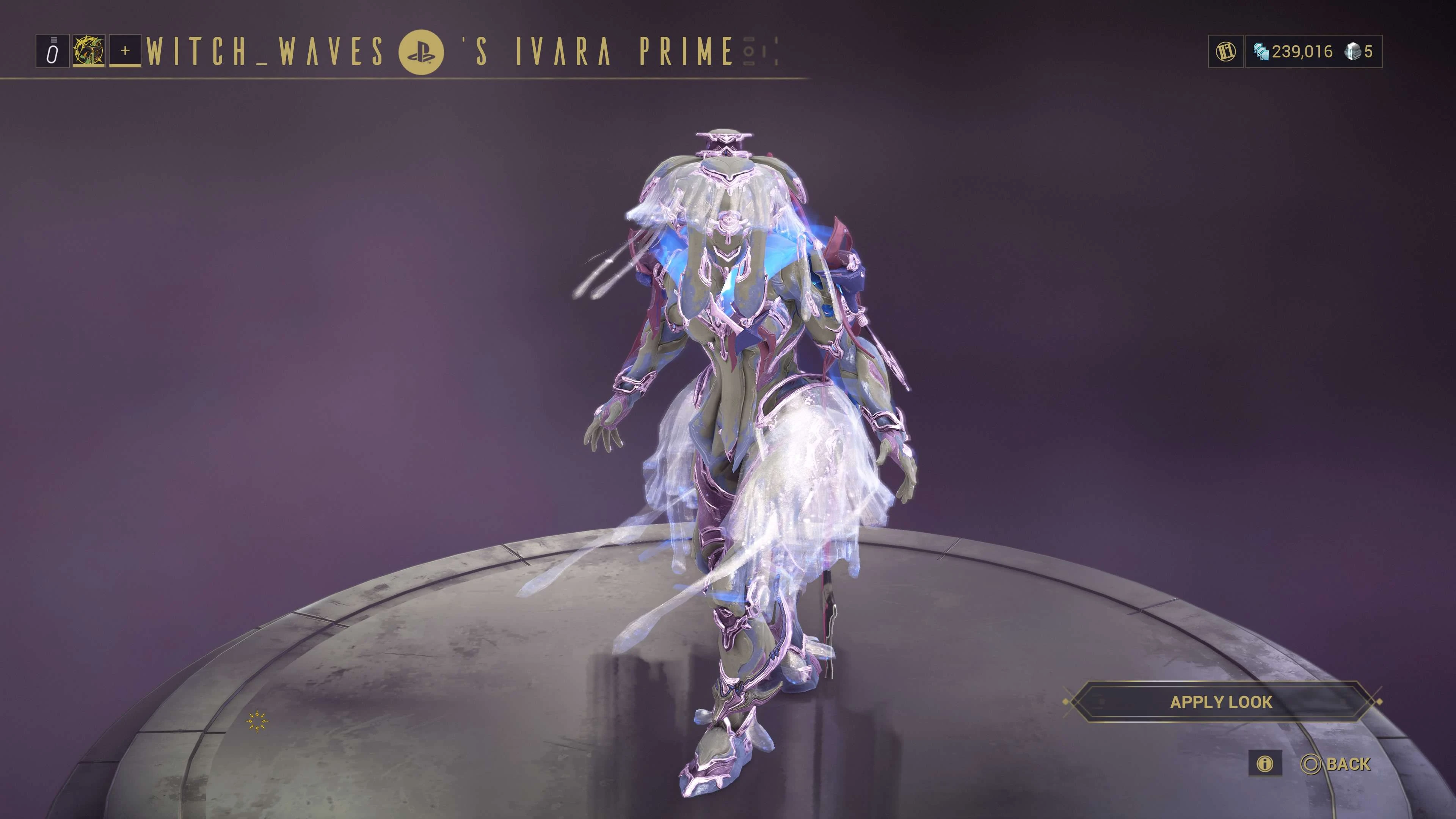This screenshot has width=1456, height=819.
Task: Click the blue platinum currency icon
Action: pos(1261,52)
